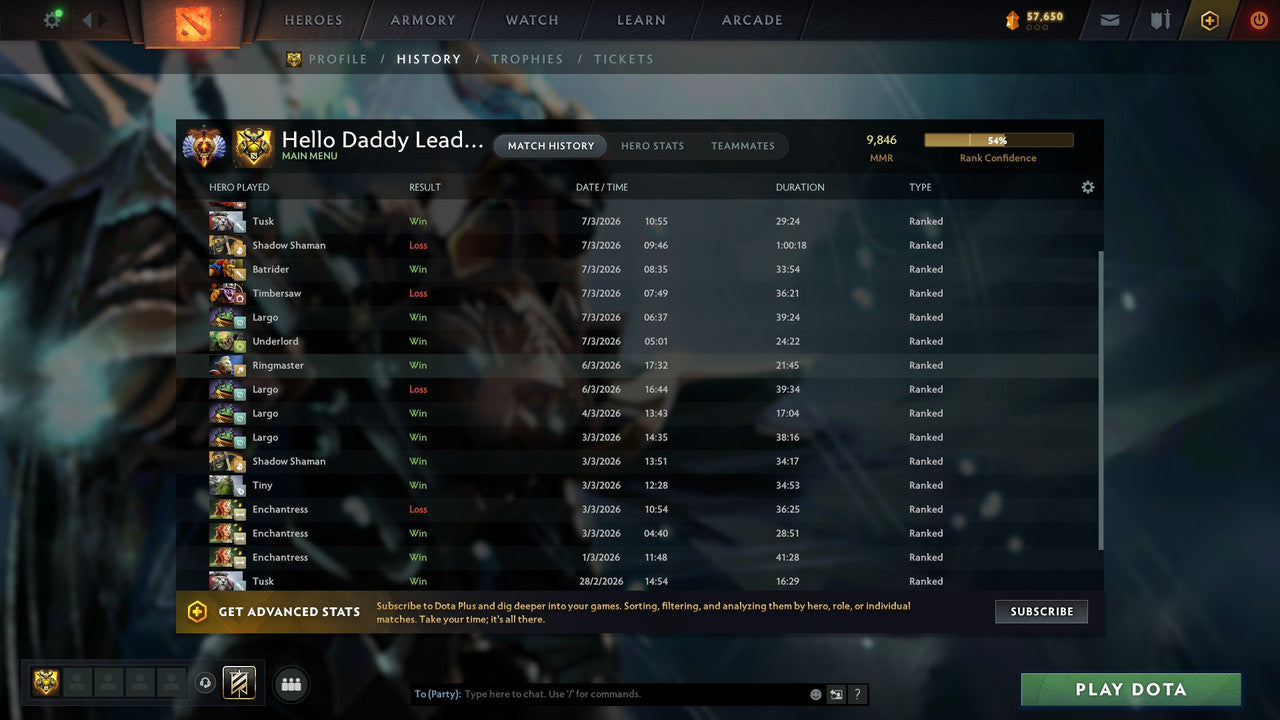Open the mail/notifications envelope icon
Viewport: 1280px width, 720px height.
(x=1109, y=19)
